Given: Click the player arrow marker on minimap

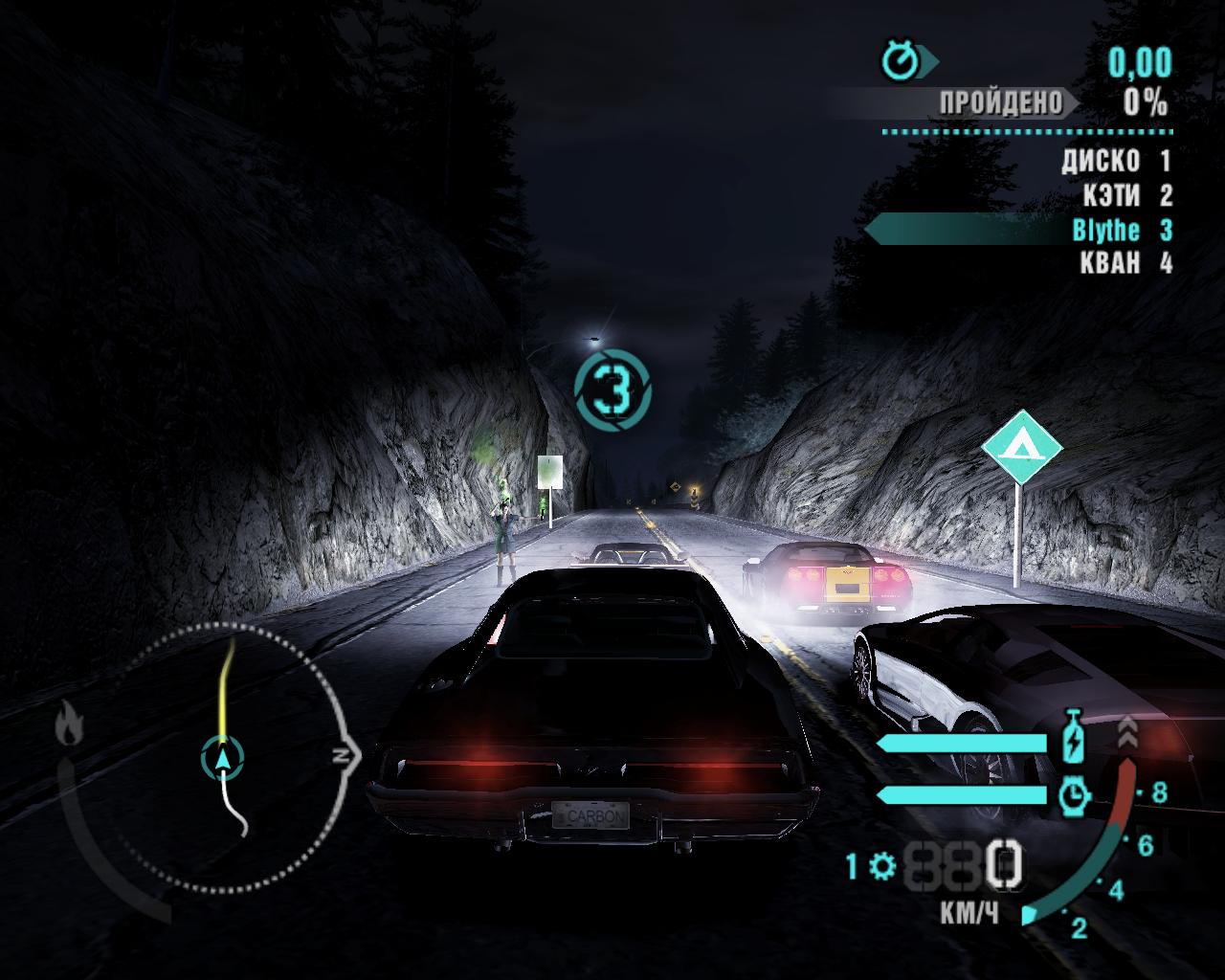Looking at the screenshot, I should pyautogui.click(x=223, y=758).
